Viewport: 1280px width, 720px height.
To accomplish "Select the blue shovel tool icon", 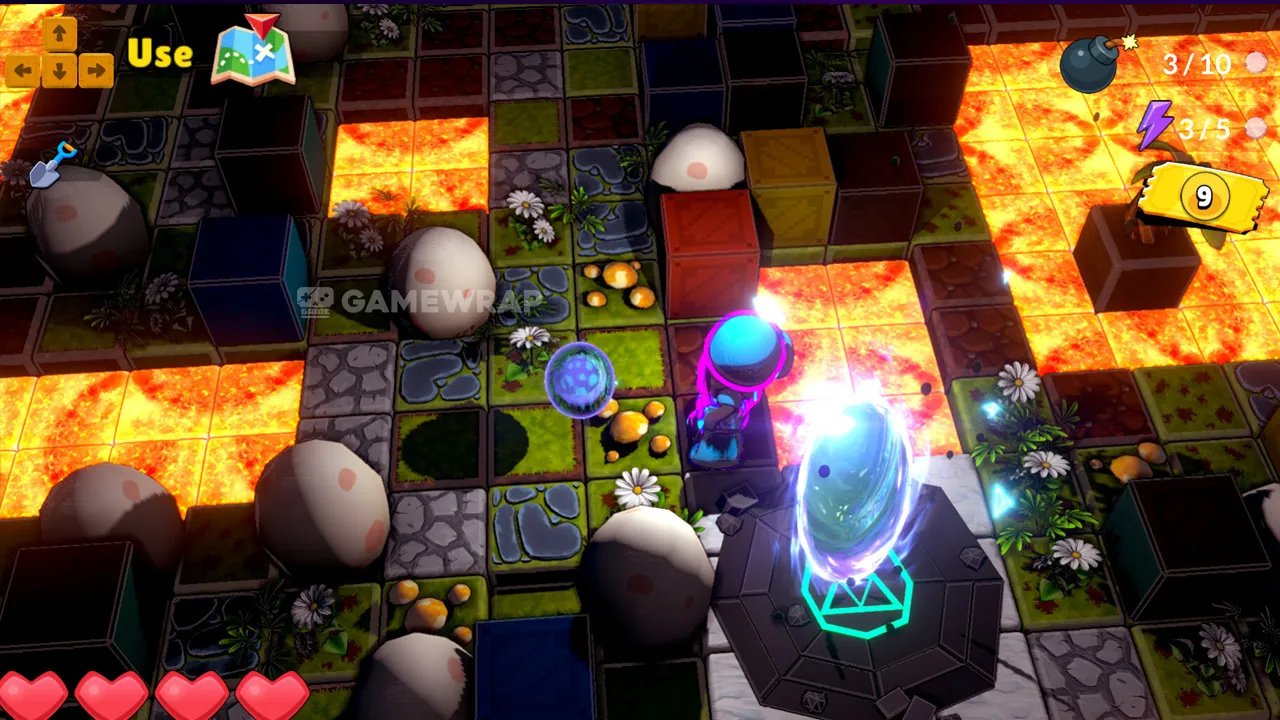I will (x=51, y=165).
